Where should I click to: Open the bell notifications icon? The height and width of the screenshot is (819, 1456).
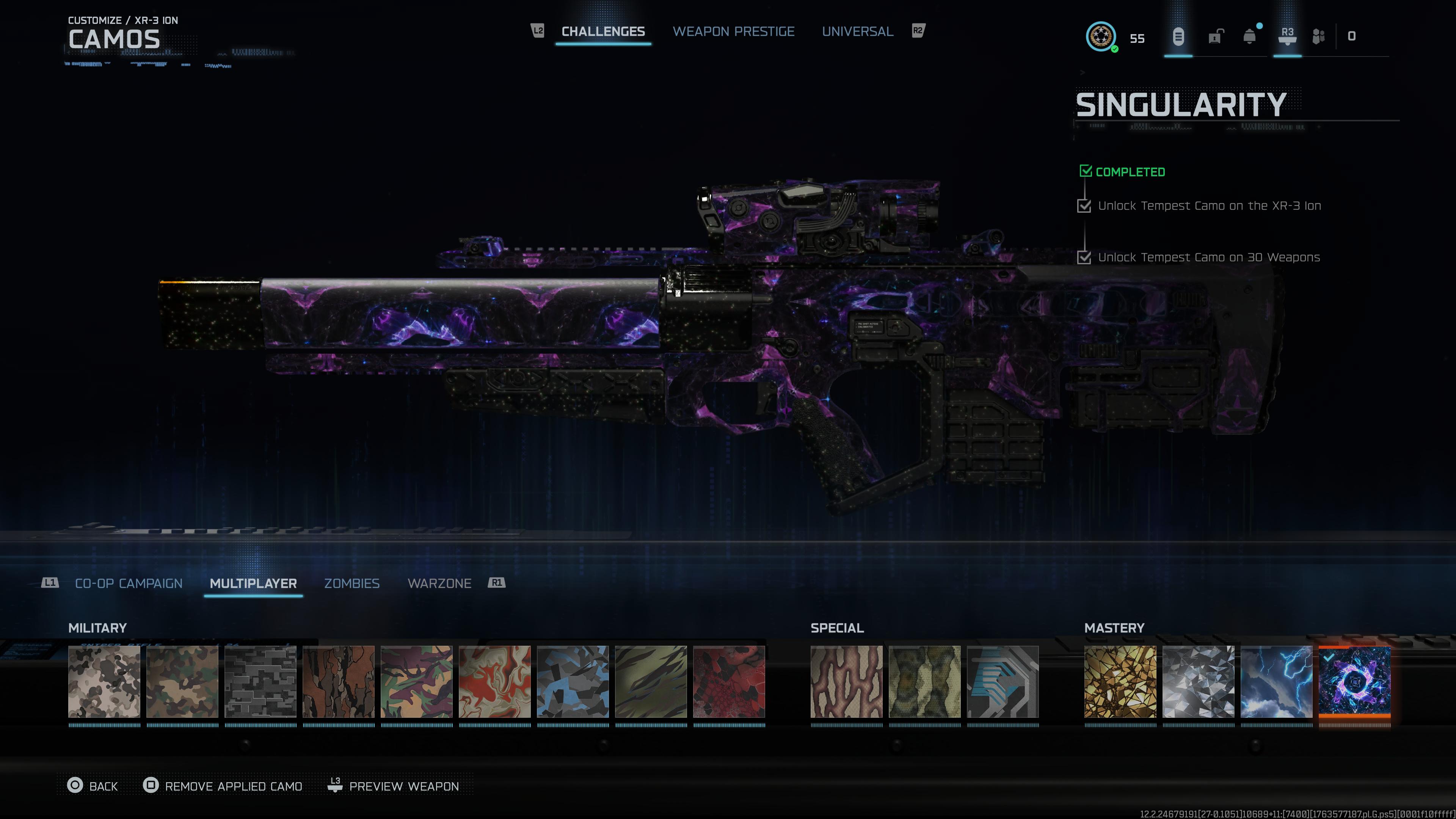tap(1250, 37)
